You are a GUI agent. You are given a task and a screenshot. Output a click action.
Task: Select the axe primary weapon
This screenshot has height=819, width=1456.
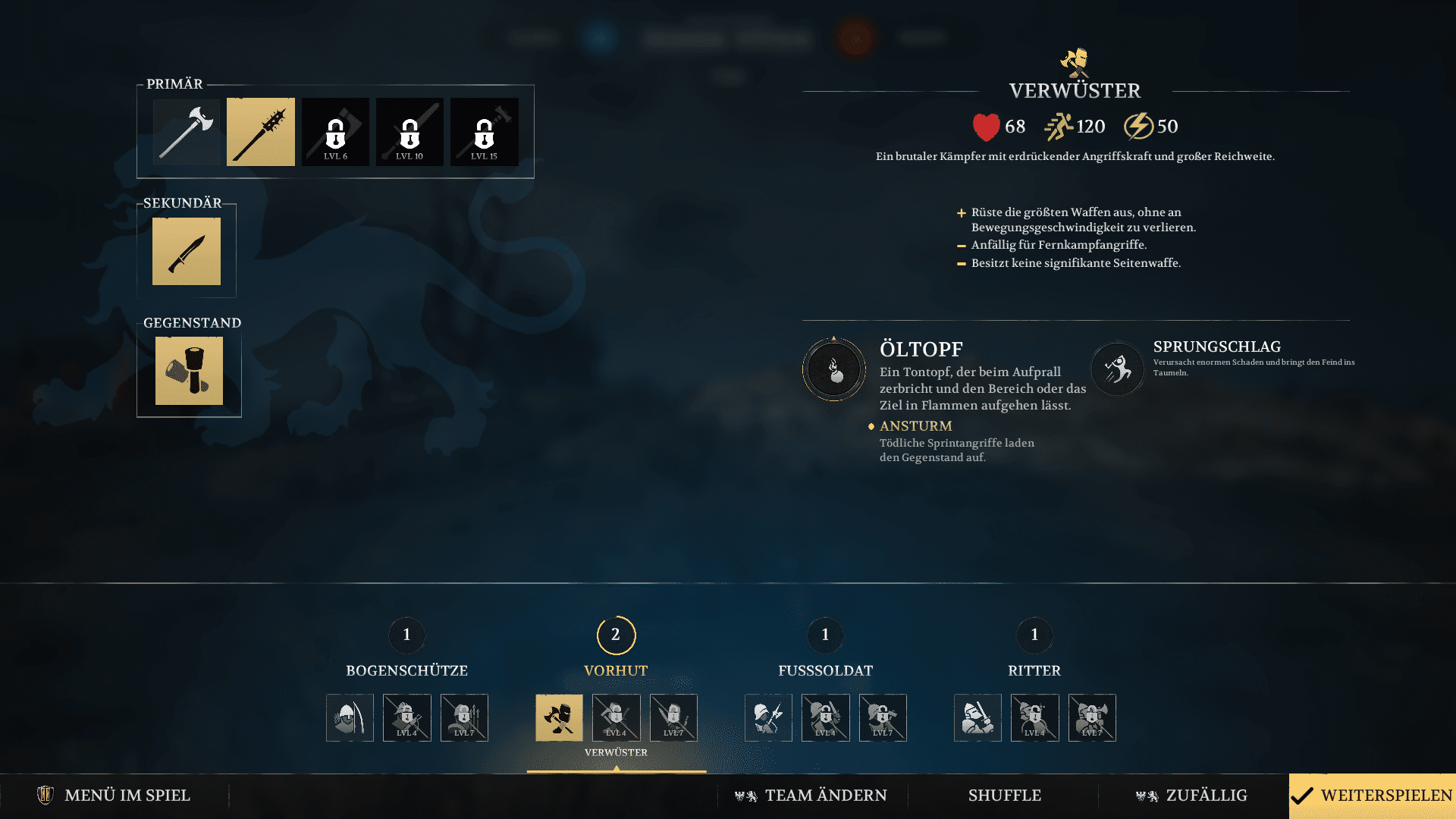(x=186, y=131)
